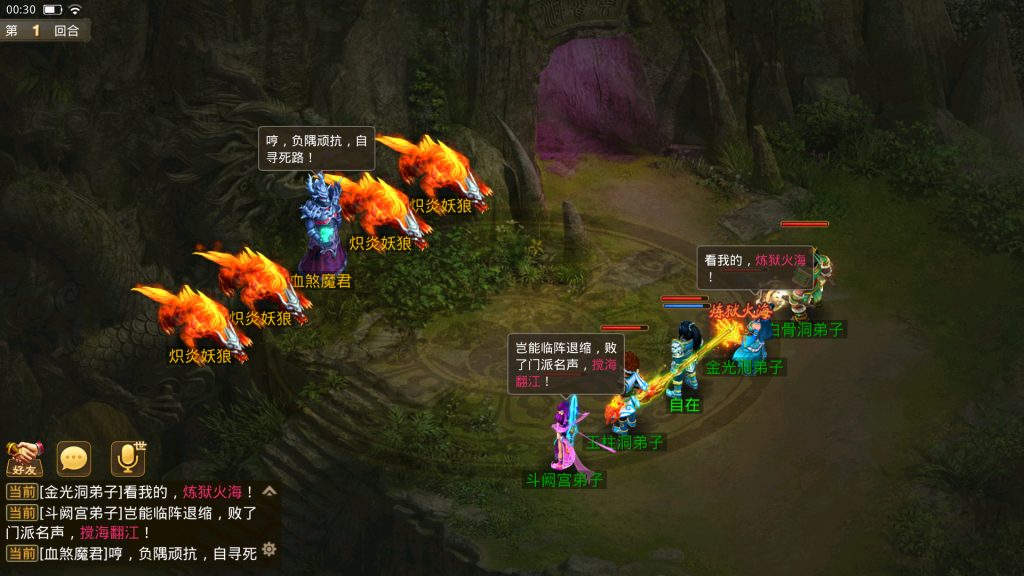Expand the chat log with the up arrow

268,491
